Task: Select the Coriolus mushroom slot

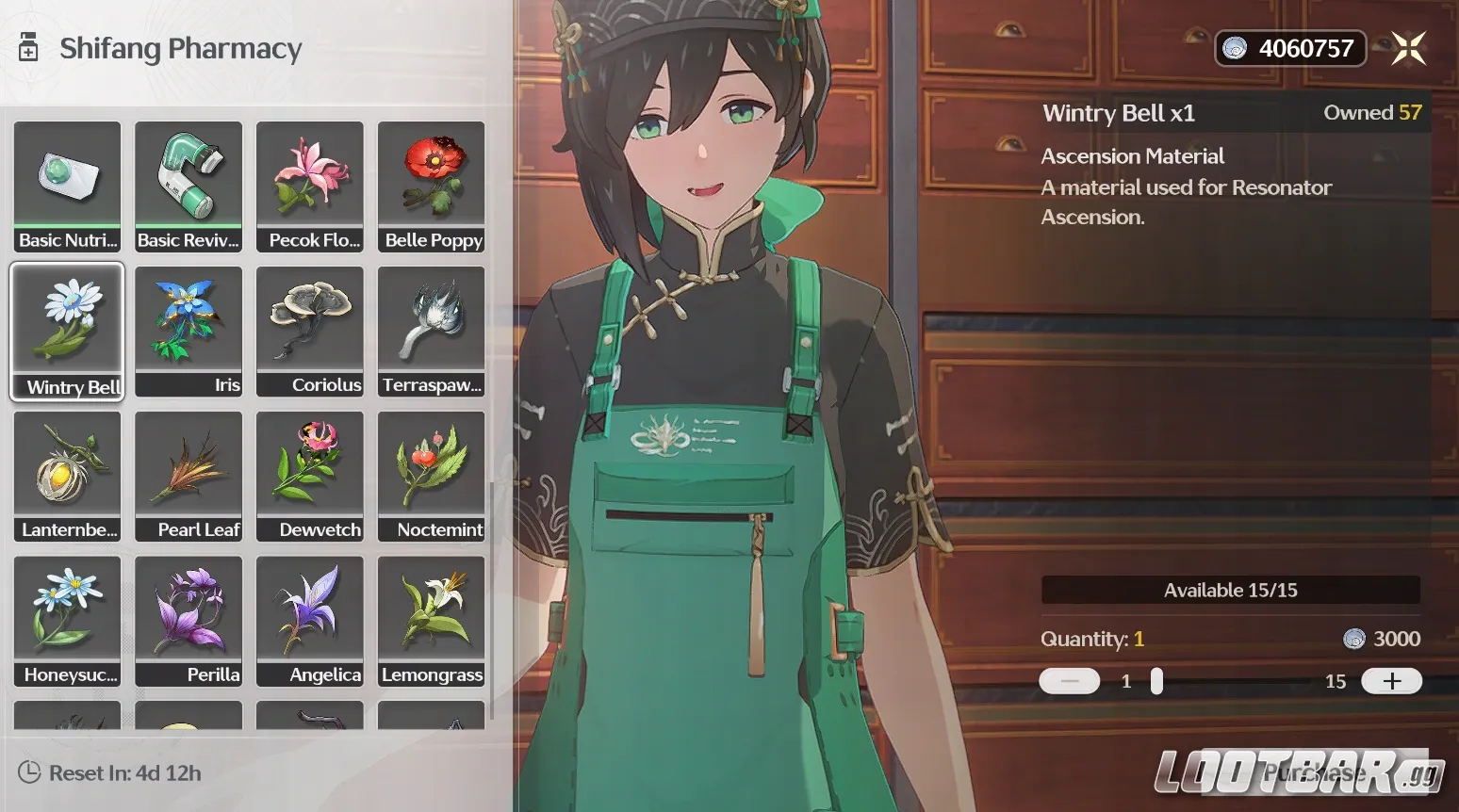Action: pyautogui.click(x=310, y=331)
